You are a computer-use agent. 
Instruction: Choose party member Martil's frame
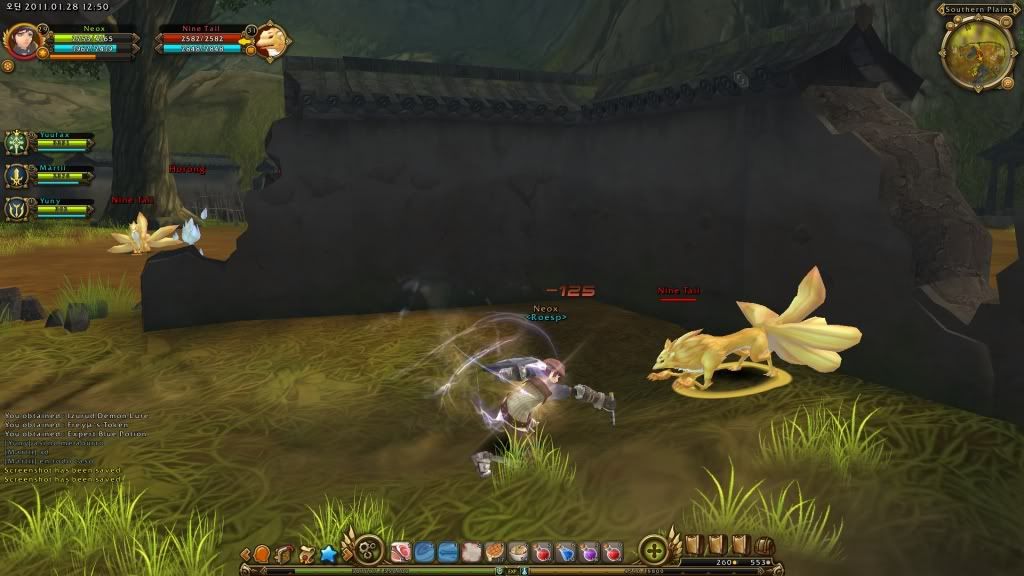20,176
